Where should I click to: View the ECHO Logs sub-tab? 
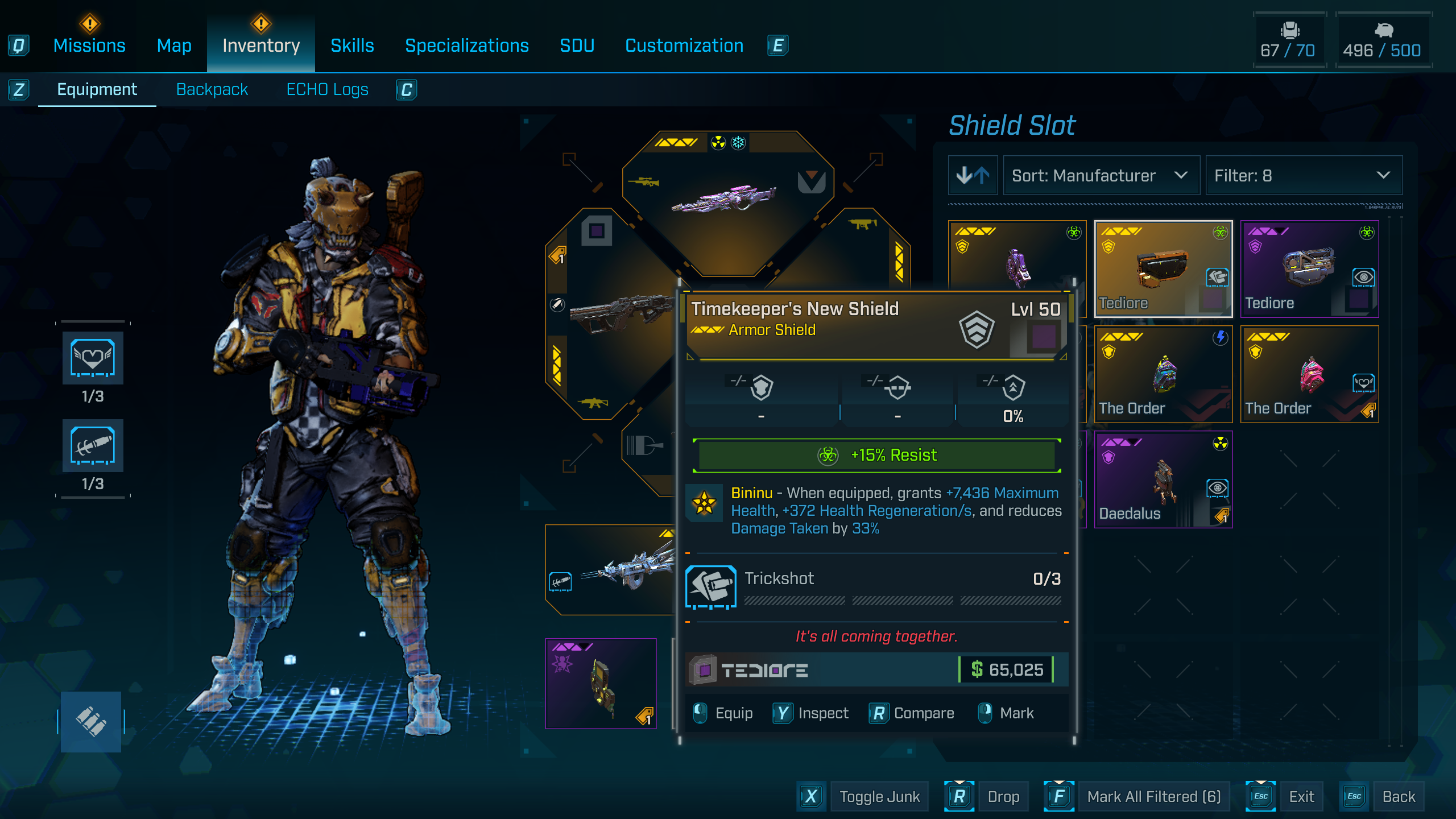[x=327, y=89]
